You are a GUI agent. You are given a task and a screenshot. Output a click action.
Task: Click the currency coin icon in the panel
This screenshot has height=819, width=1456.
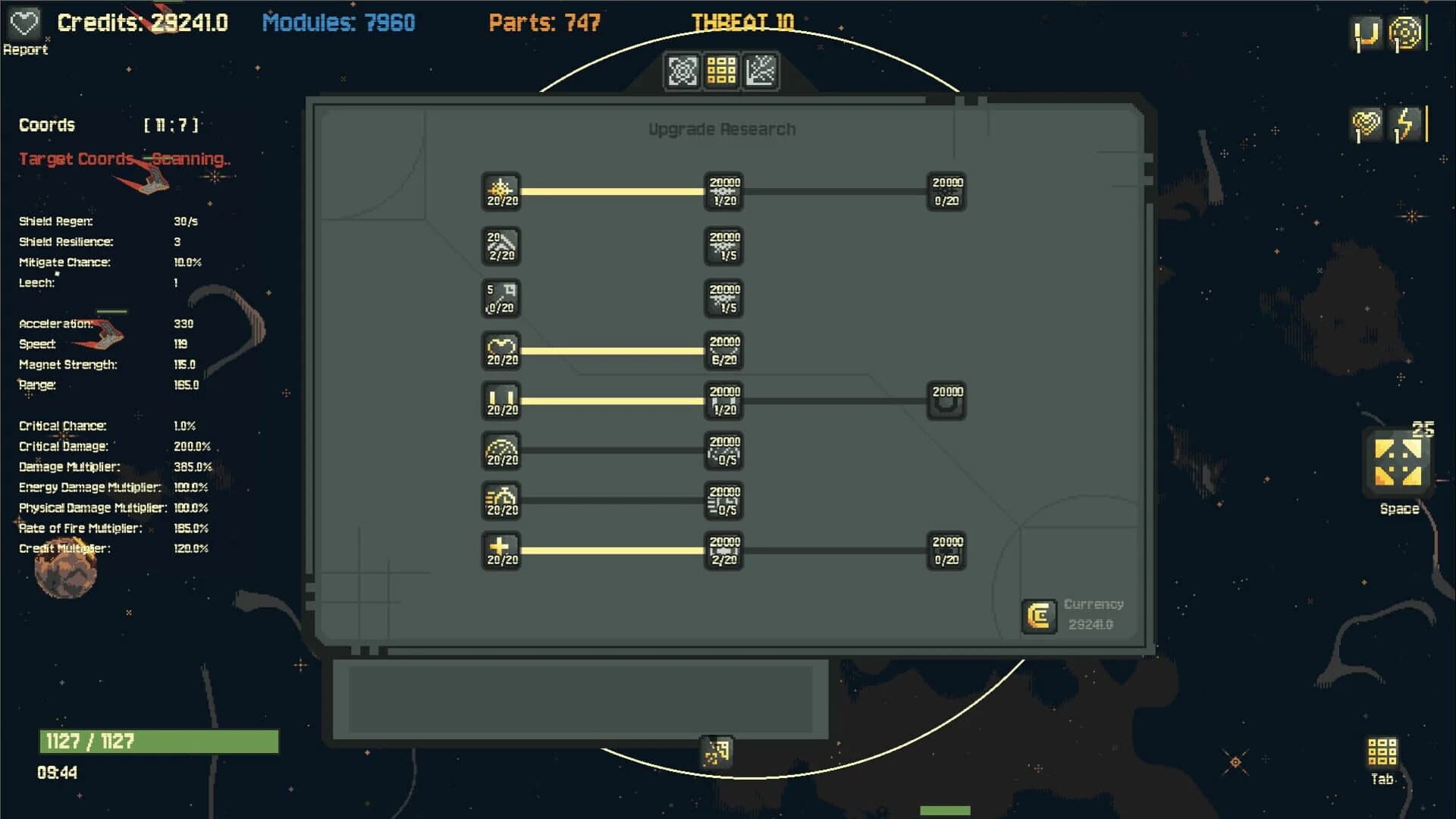[1039, 617]
